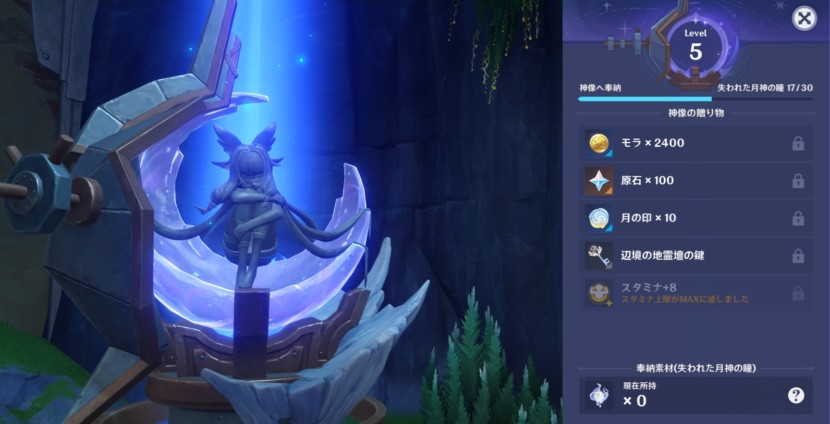Select the 月の印 ×10 reward row
The width and height of the screenshot is (830, 424).
pos(696,218)
